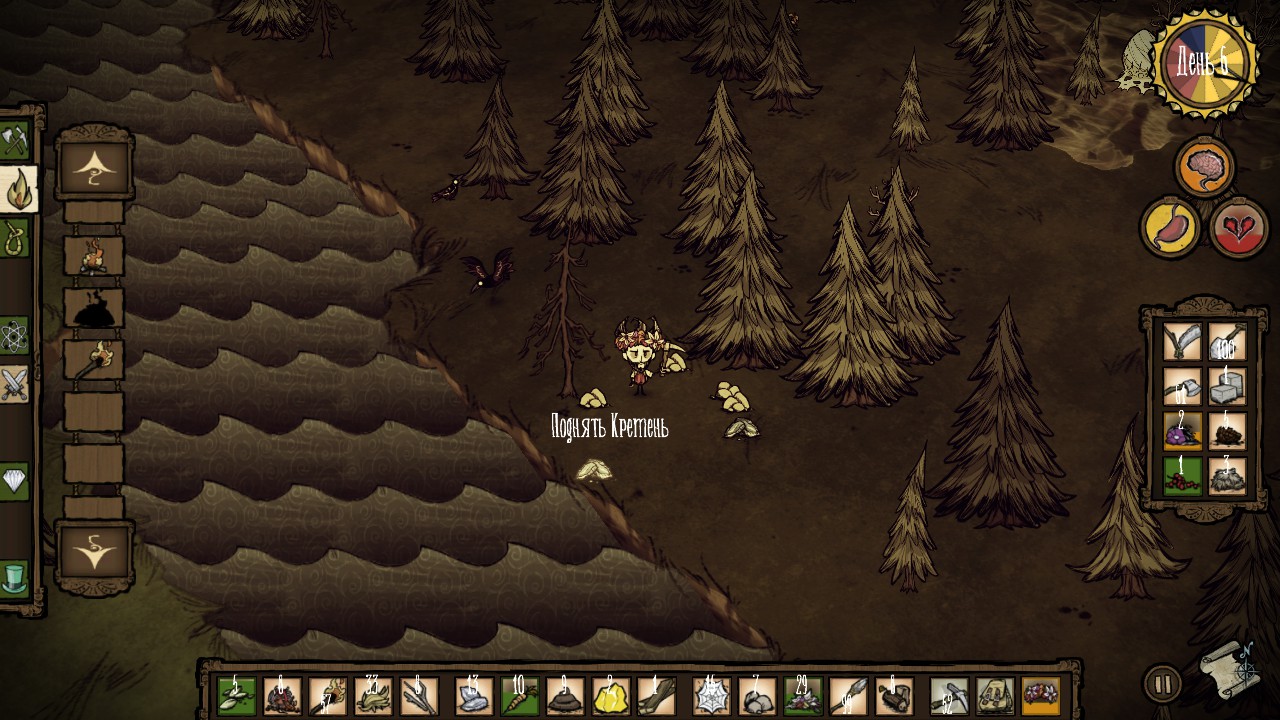Screen dimensions: 1280x720
Task: Pick the cut stone blocks in backpack
Action: pos(1227,386)
